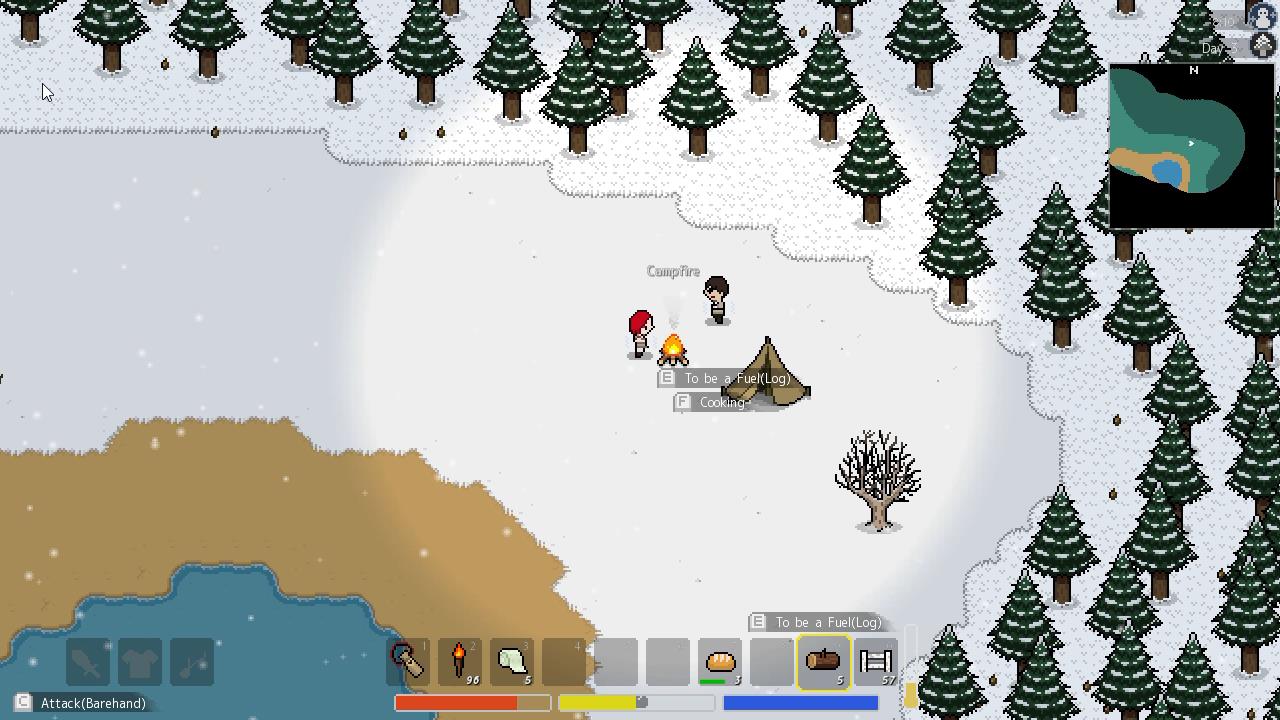The height and width of the screenshot is (720, 1280).
Task: Select the bread food slot
Action: [x=720, y=661]
